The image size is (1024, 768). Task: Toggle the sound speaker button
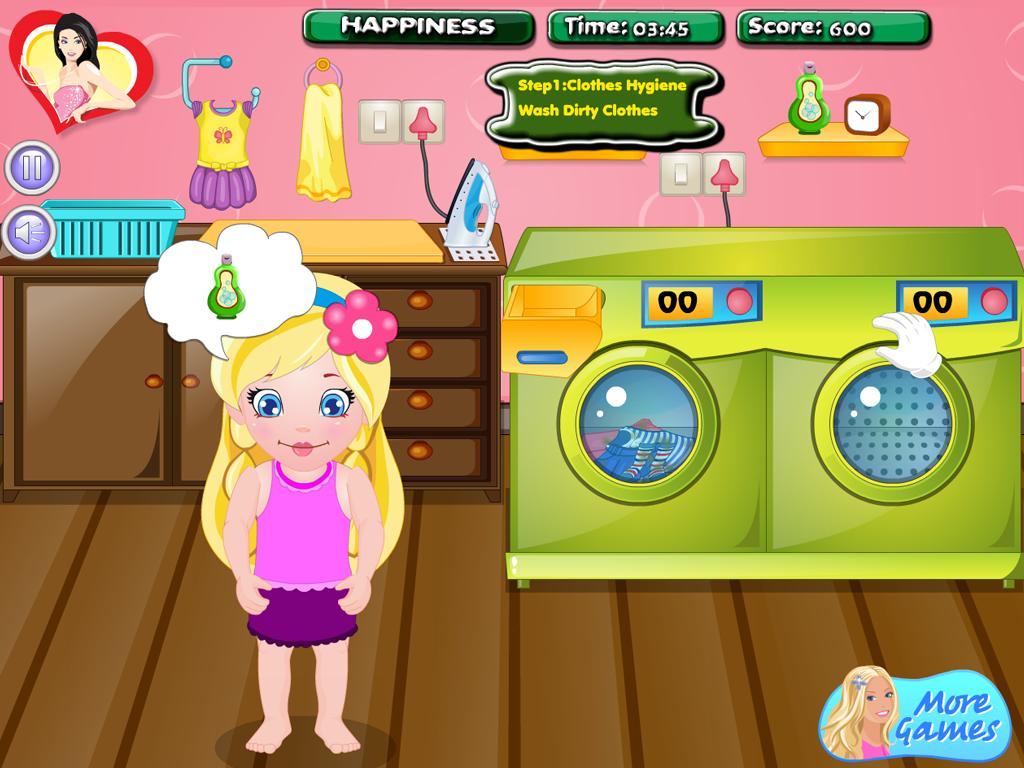point(30,232)
